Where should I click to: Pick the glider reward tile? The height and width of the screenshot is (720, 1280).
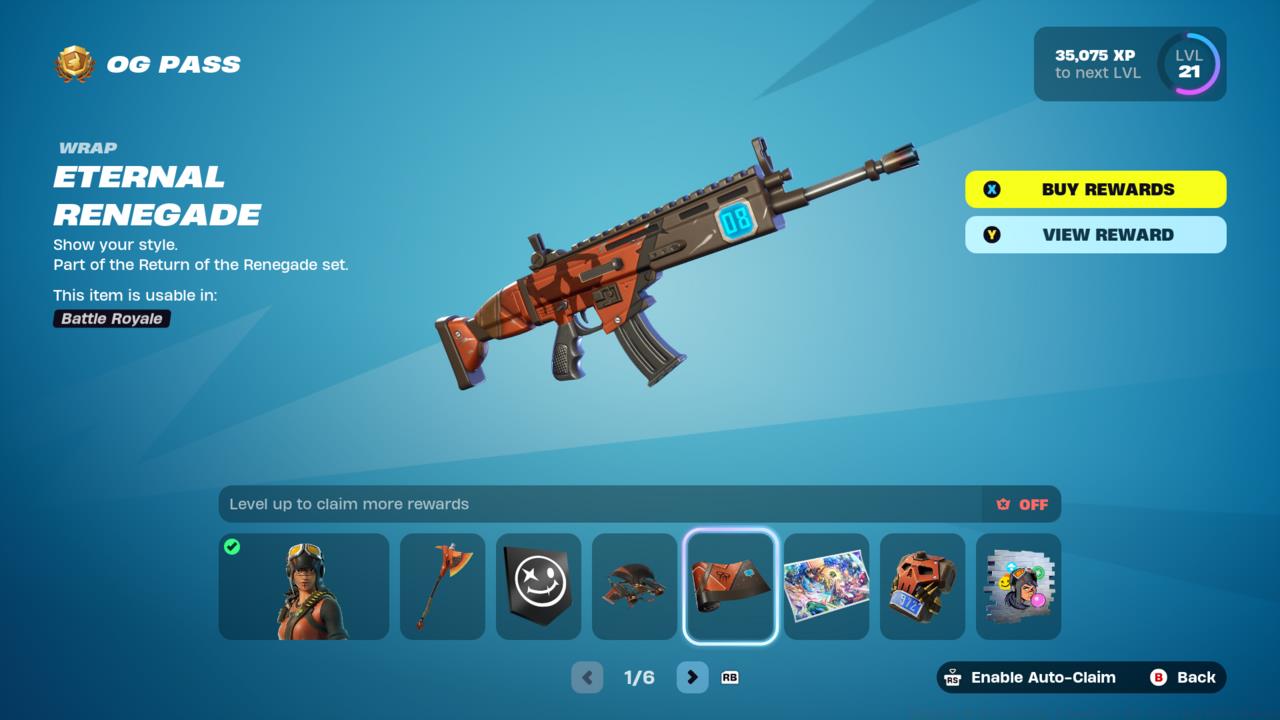tap(634, 586)
